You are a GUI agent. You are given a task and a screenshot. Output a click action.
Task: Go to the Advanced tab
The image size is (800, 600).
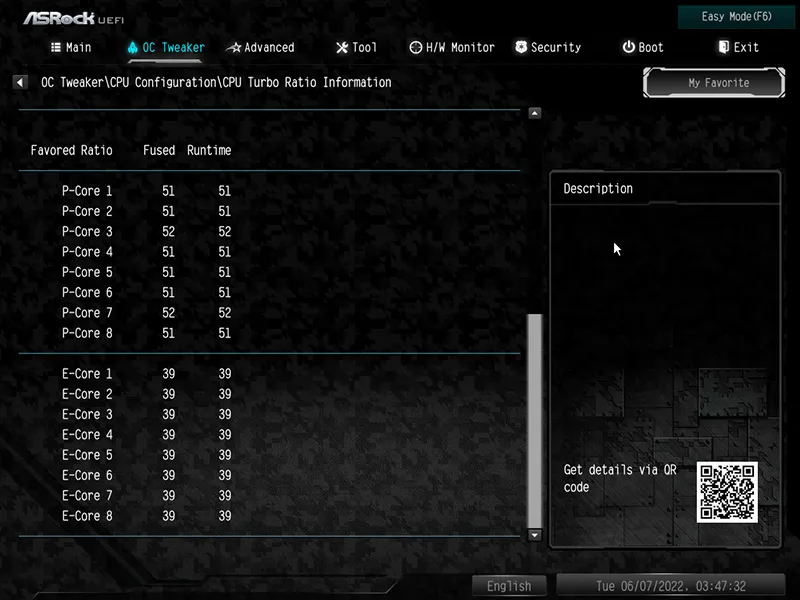pyautogui.click(x=260, y=47)
